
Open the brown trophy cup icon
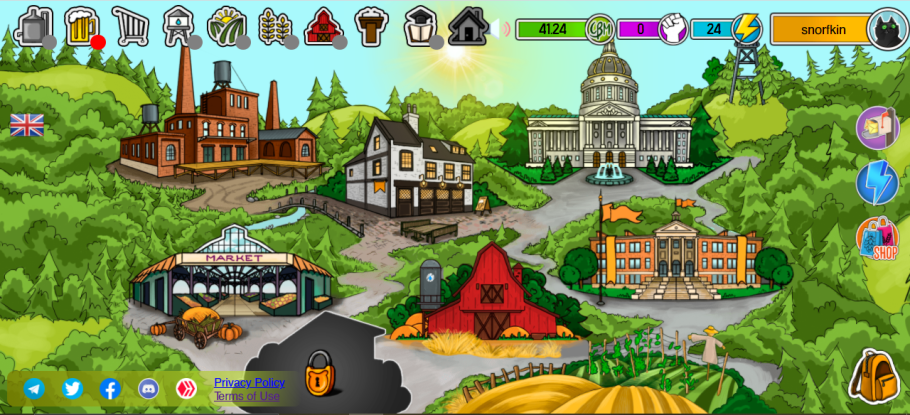371,26
